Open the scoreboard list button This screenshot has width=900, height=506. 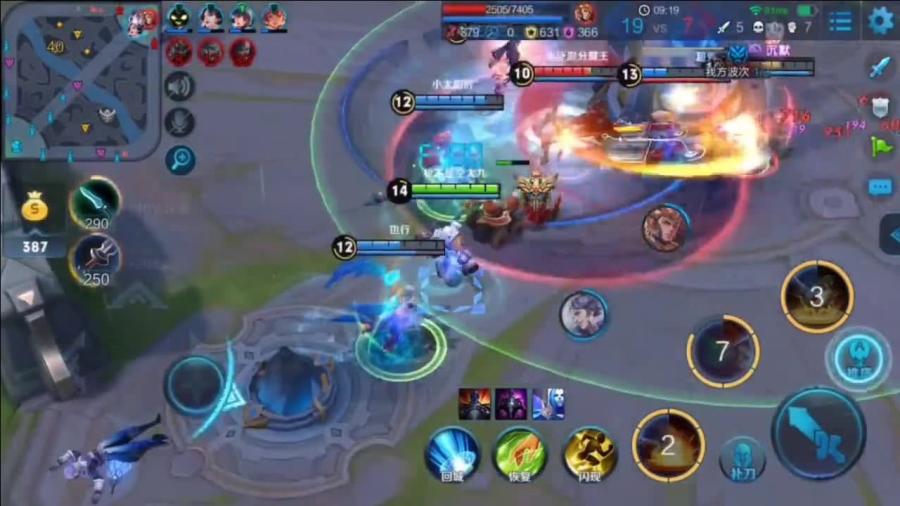(x=842, y=21)
